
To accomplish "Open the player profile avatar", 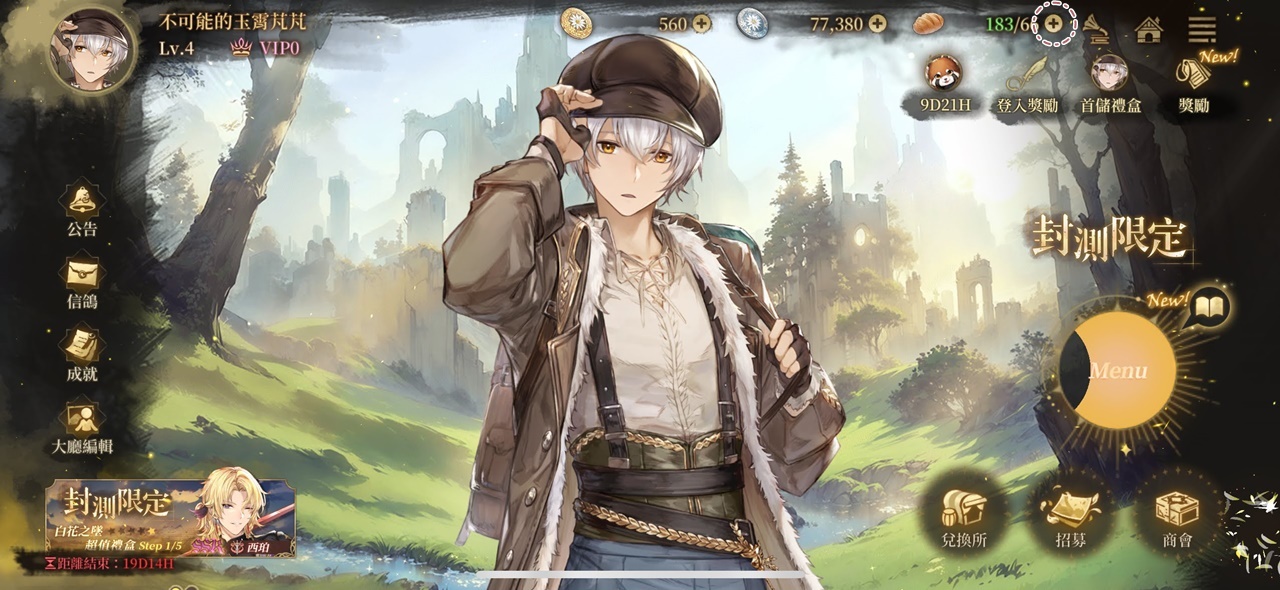I will pos(92,48).
